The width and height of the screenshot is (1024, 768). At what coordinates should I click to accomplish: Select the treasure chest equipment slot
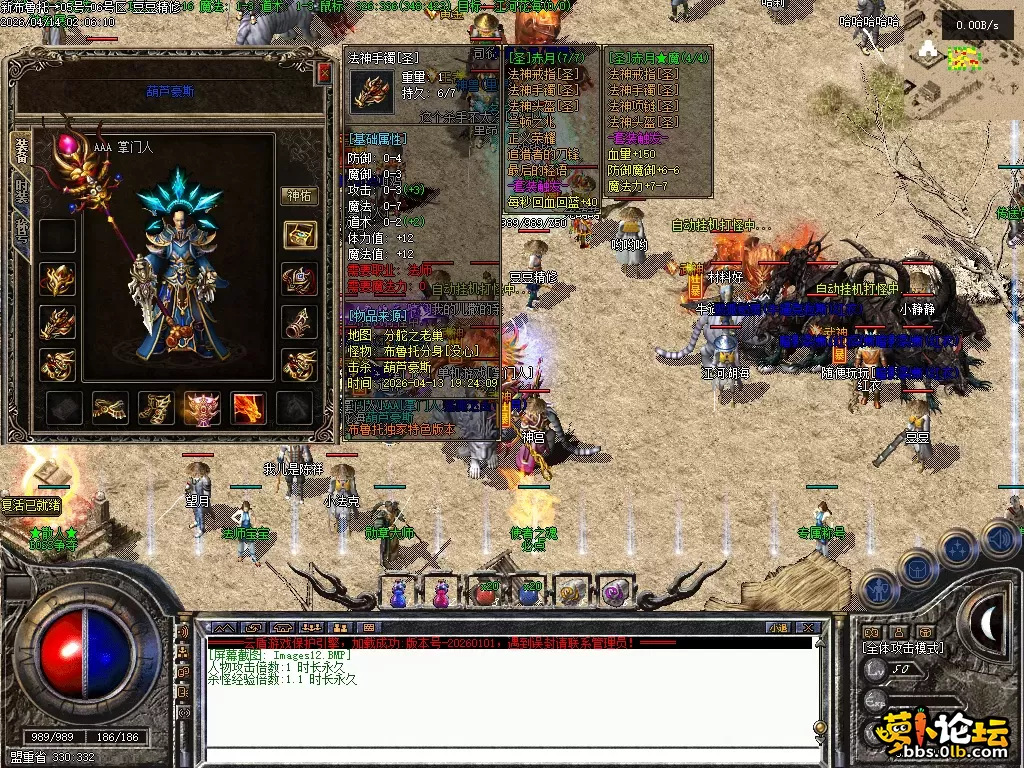click(x=299, y=235)
